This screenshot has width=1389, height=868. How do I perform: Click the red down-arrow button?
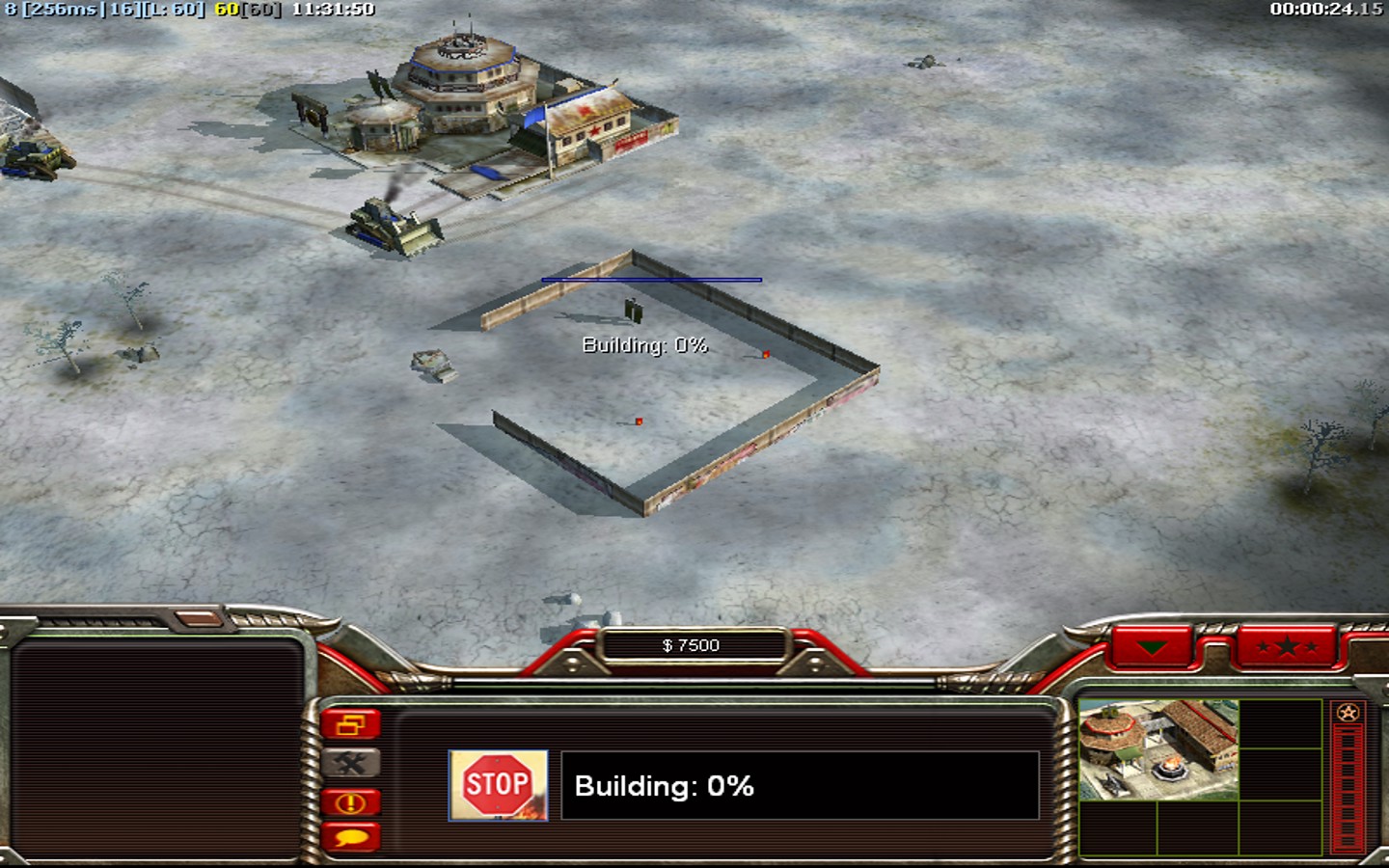coord(1152,646)
